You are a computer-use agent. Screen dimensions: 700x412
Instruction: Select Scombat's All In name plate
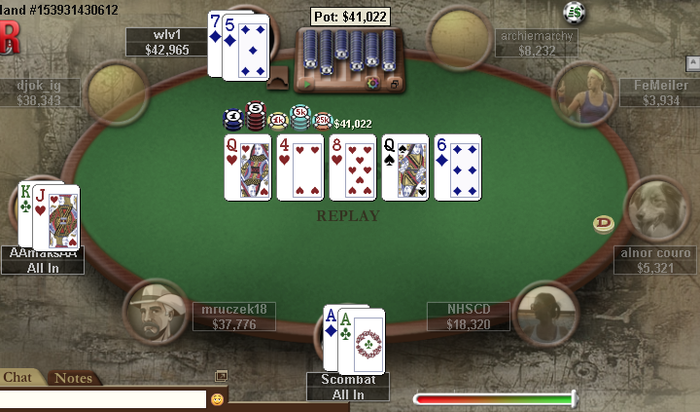point(348,387)
